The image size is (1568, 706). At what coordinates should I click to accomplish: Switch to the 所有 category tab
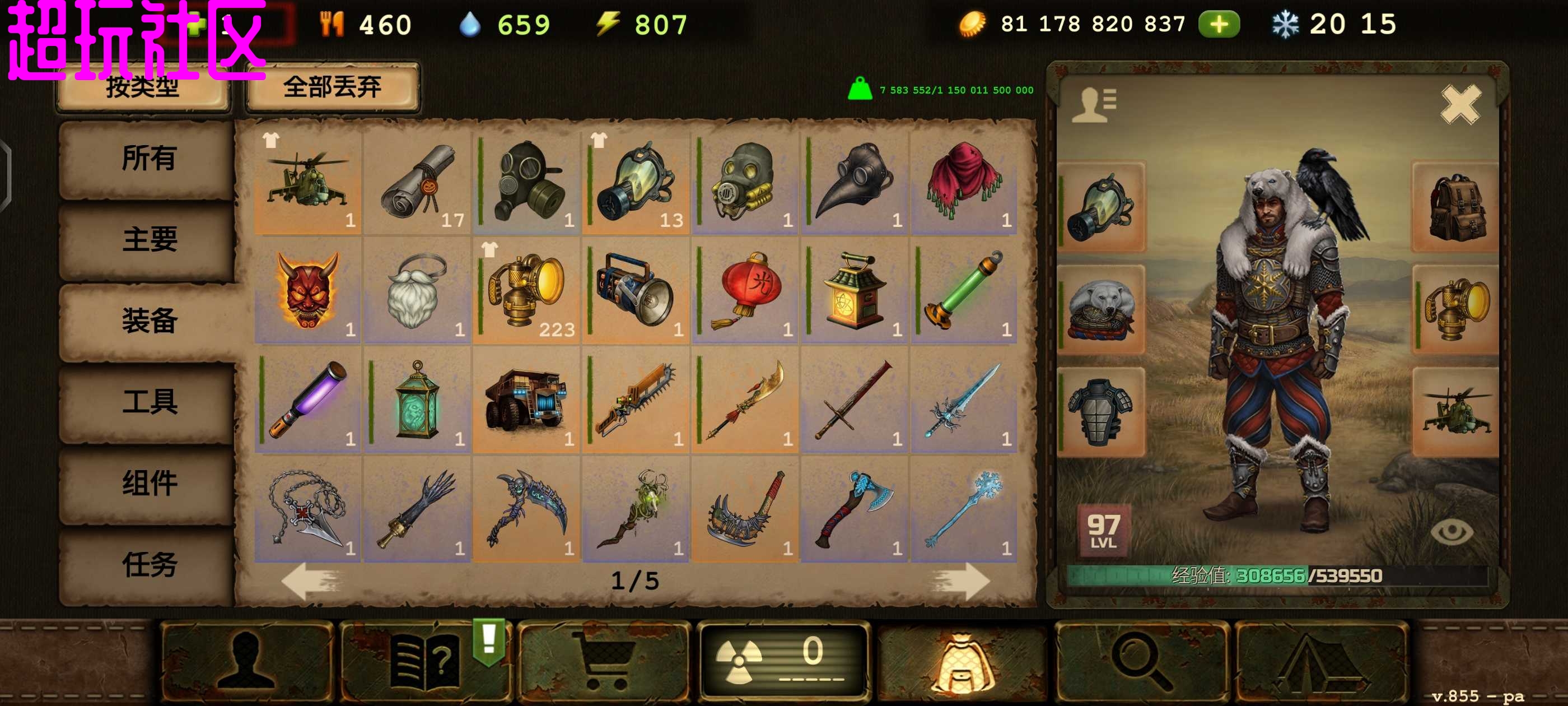(x=148, y=159)
